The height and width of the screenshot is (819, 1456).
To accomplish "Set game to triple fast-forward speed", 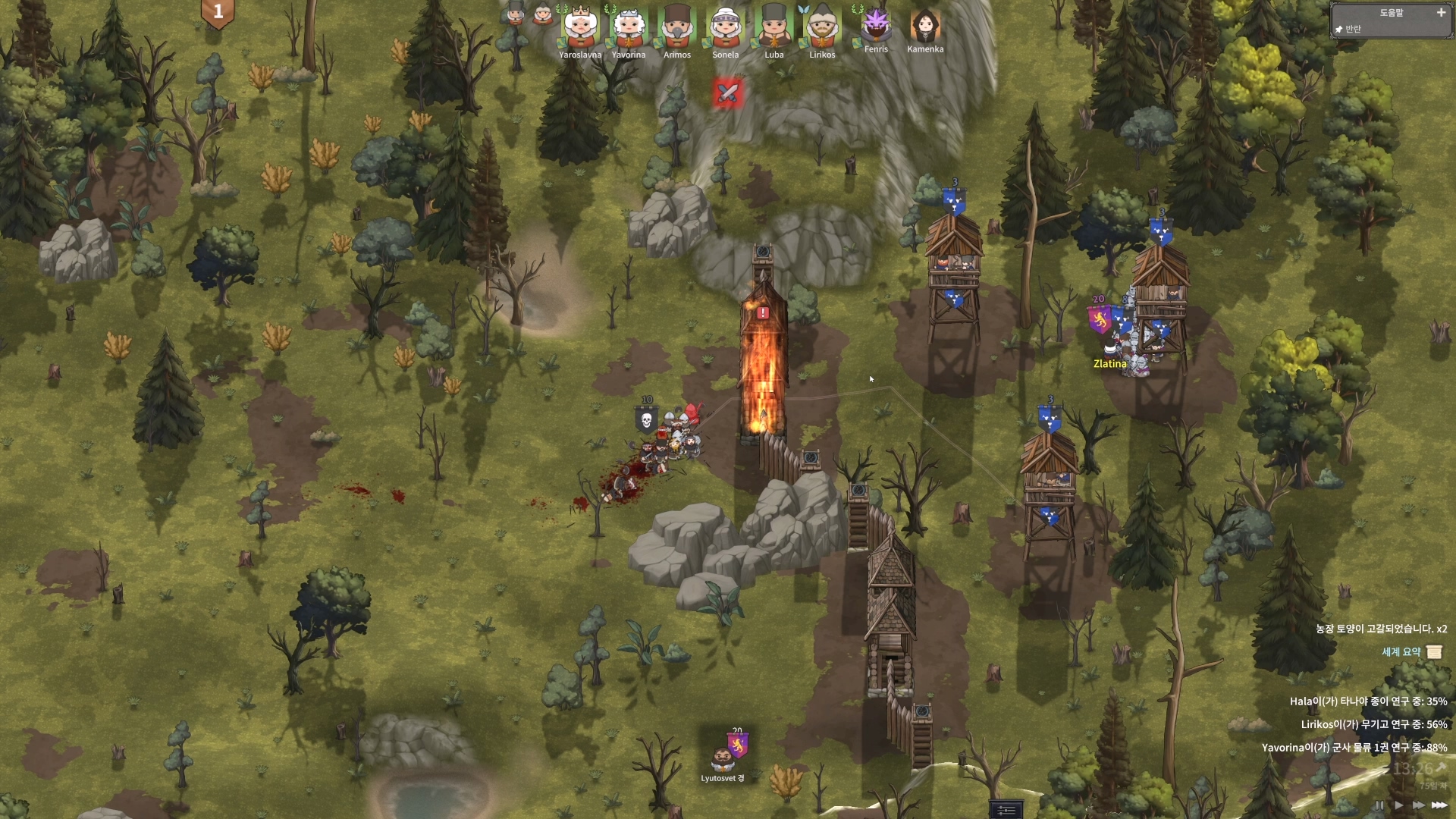I will (1439, 805).
